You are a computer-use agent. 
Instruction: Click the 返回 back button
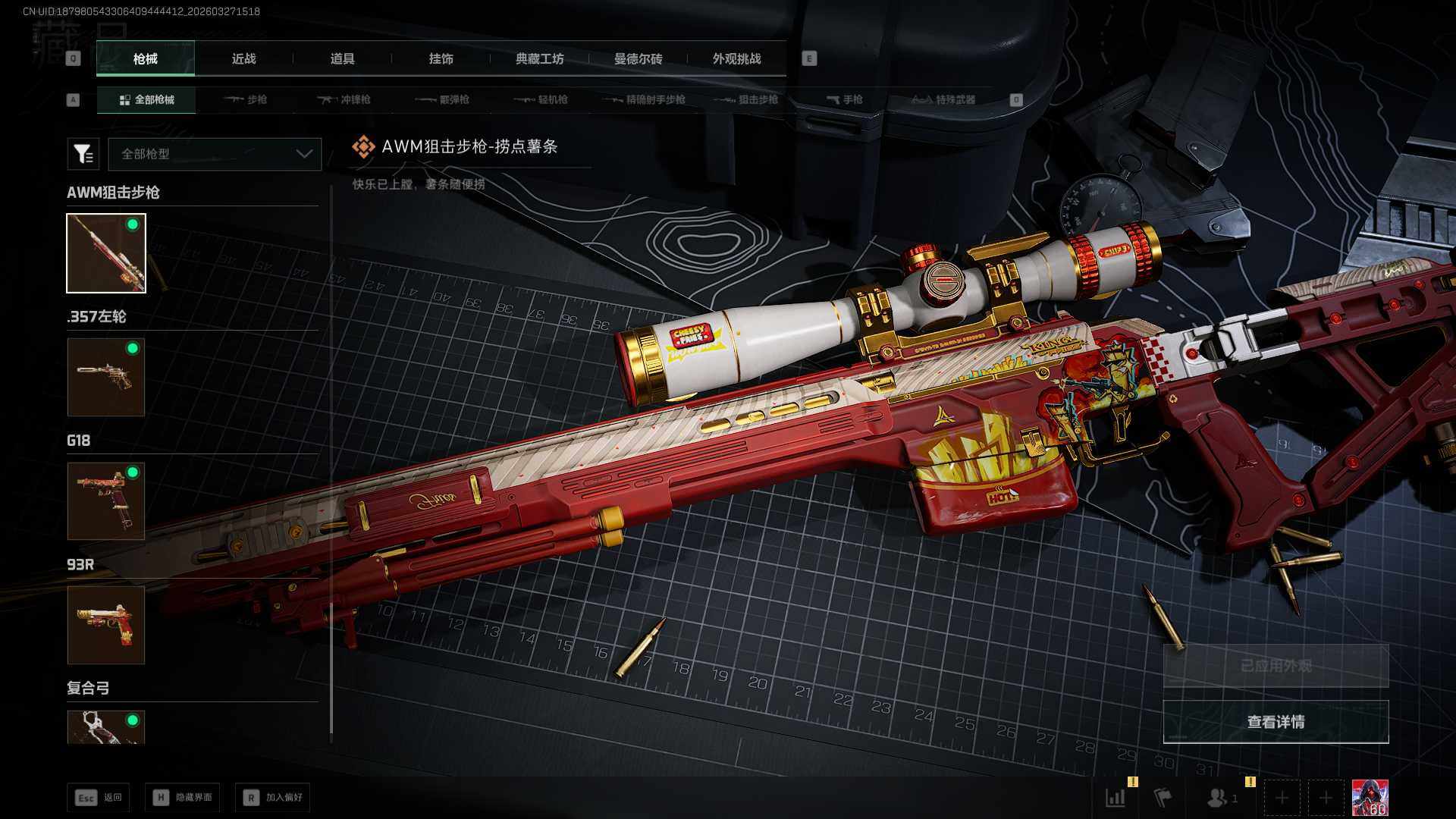(x=99, y=797)
